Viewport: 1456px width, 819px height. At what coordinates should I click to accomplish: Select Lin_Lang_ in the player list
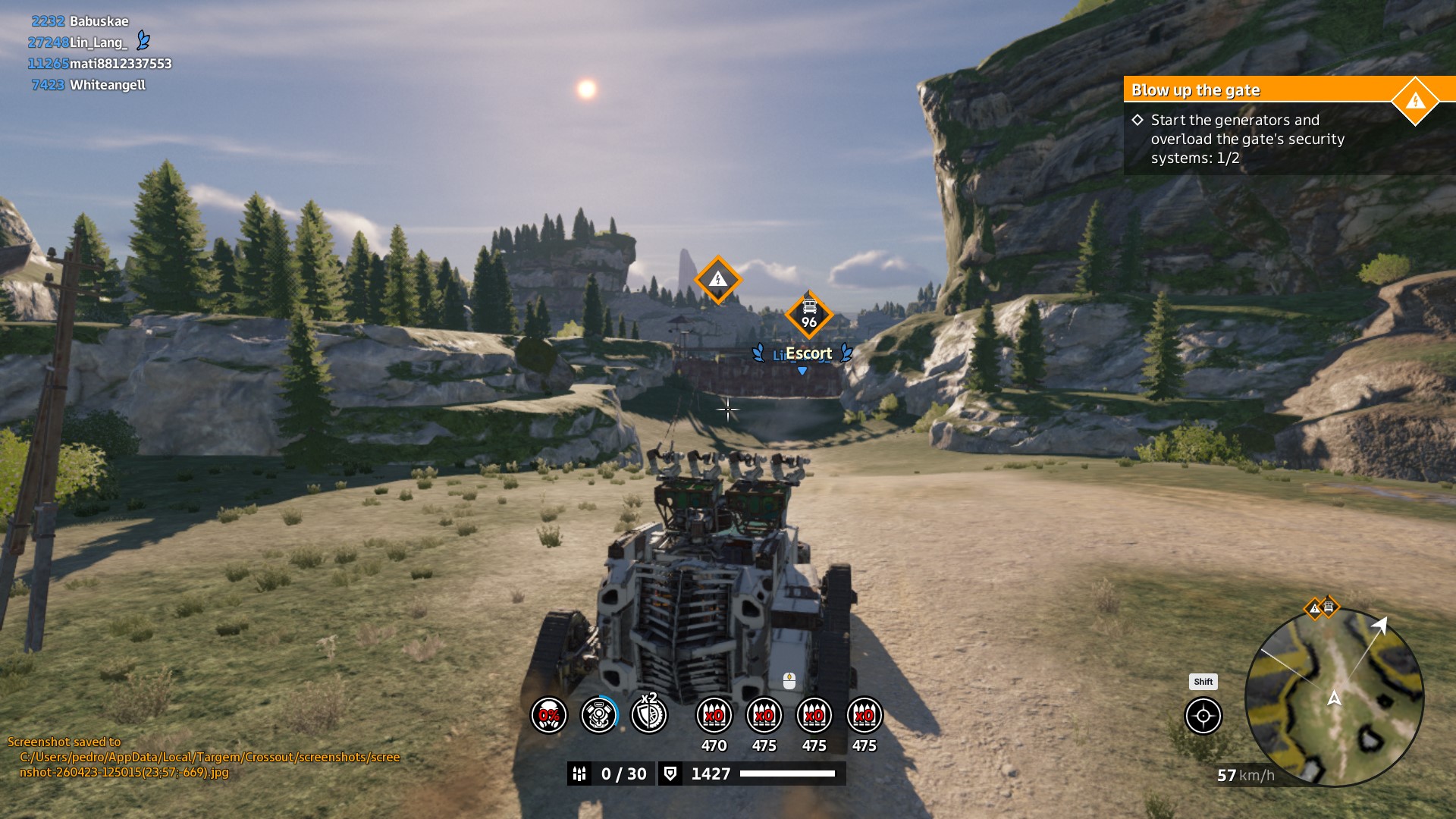98,42
